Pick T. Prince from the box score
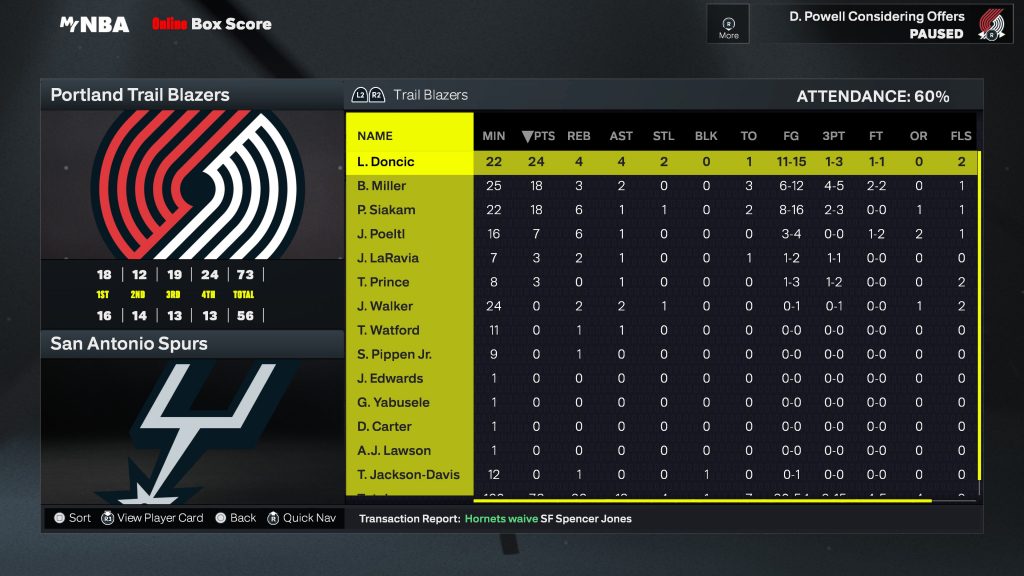The image size is (1024, 576). coord(382,282)
